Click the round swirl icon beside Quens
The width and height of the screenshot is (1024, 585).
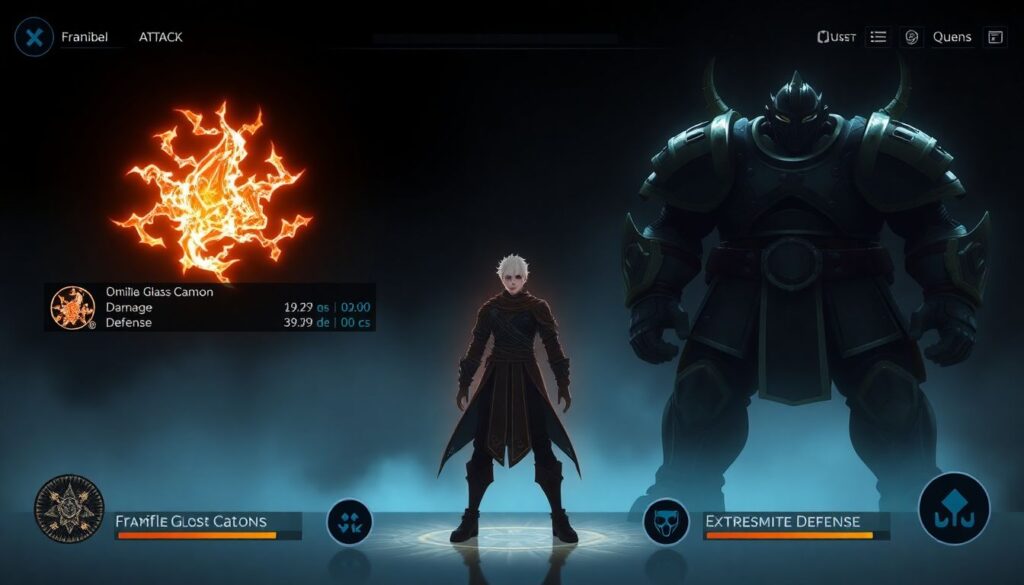[911, 37]
